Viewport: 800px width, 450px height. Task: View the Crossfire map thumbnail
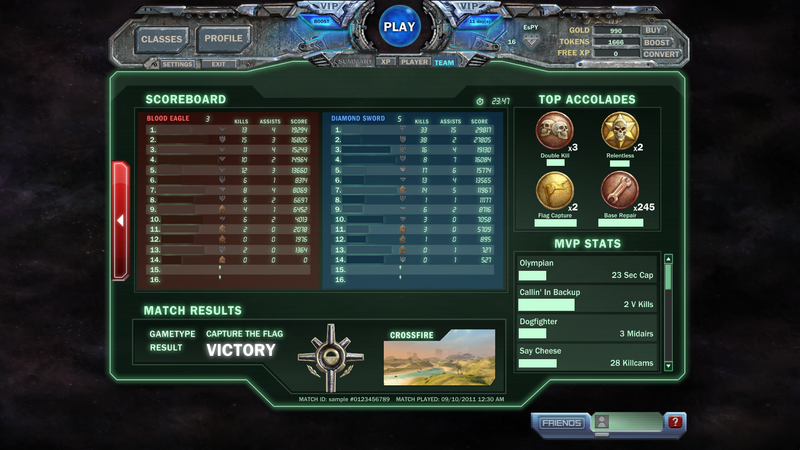click(x=438, y=357)
